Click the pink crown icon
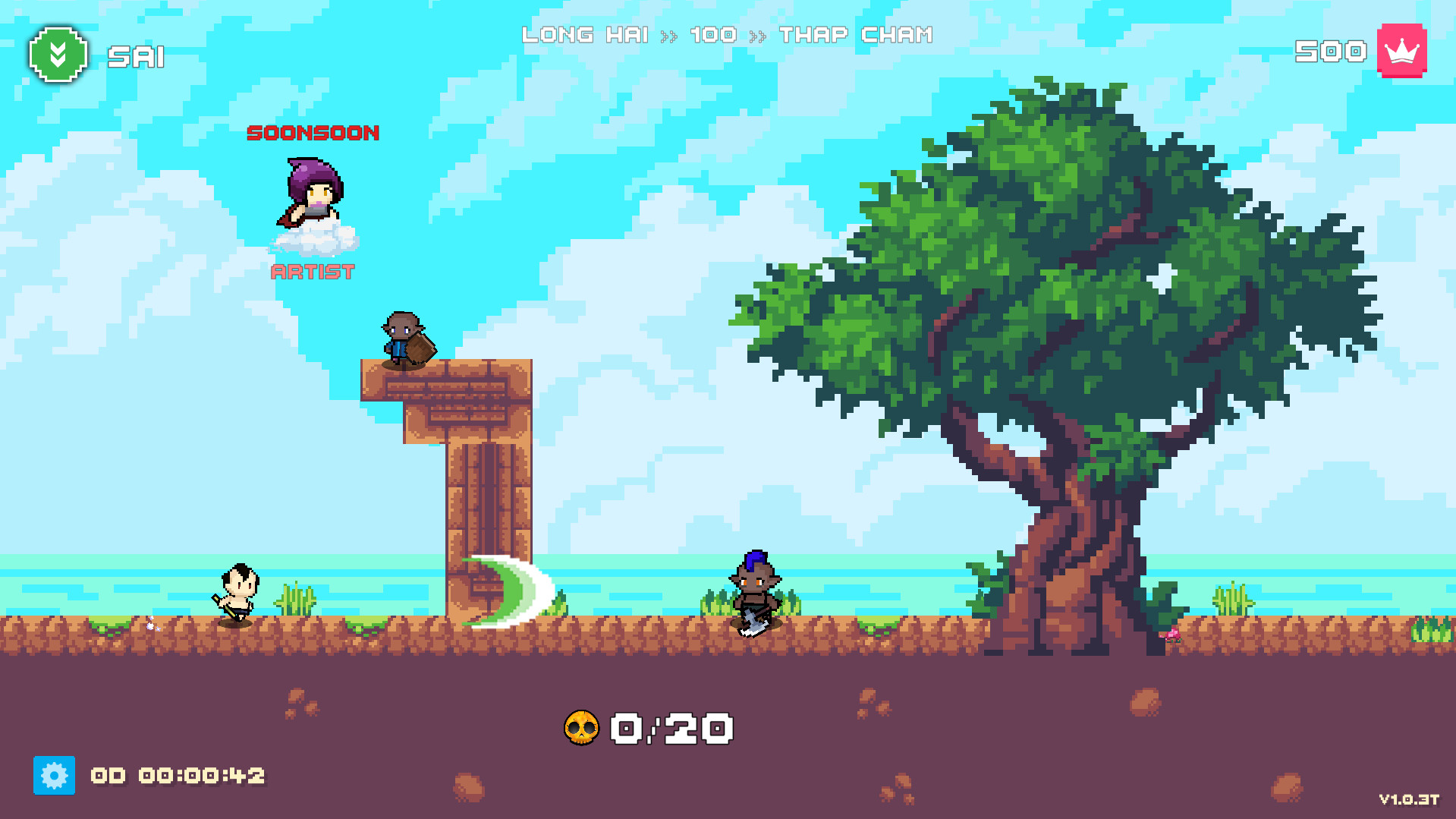The width and height of the screenshot is (1456, 819). point(1401,51)
